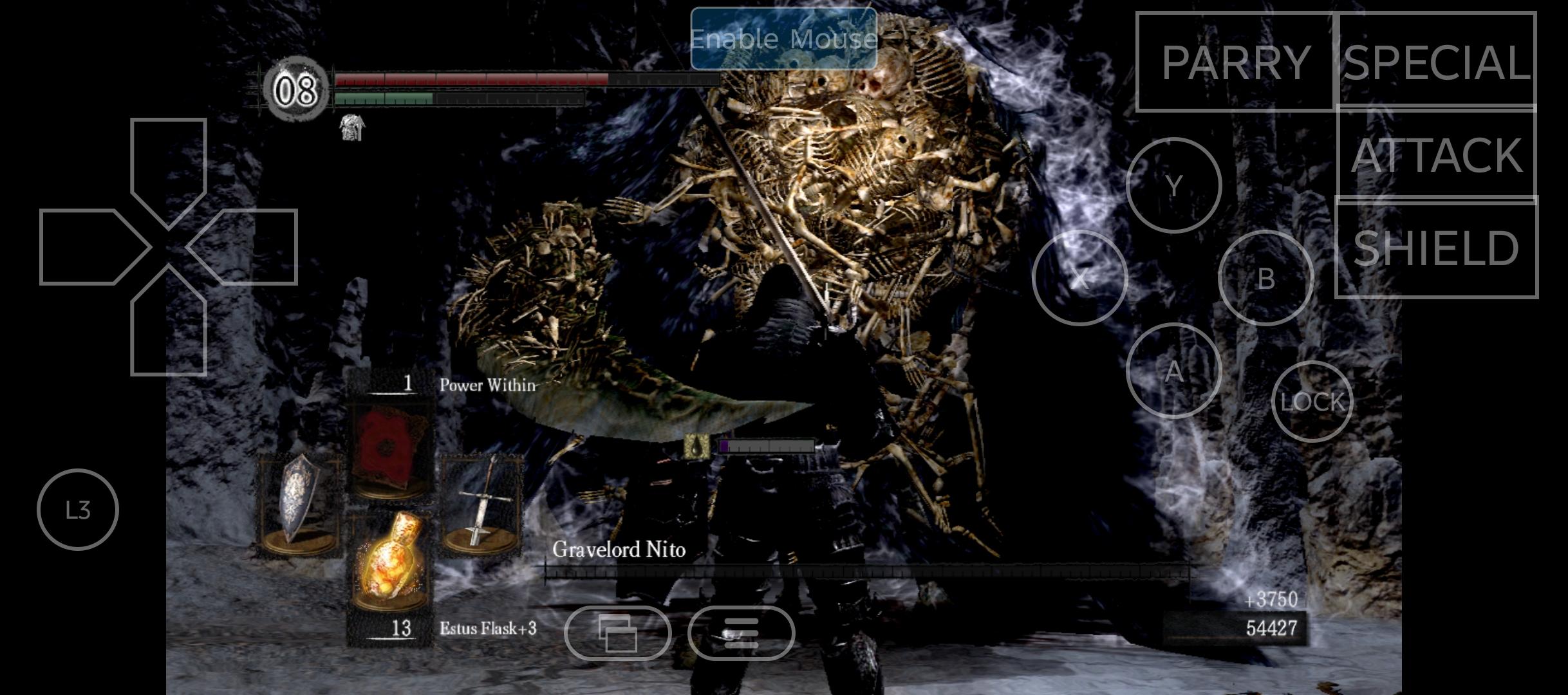Tap the PARRY touch button

[x=1235, y=62]
